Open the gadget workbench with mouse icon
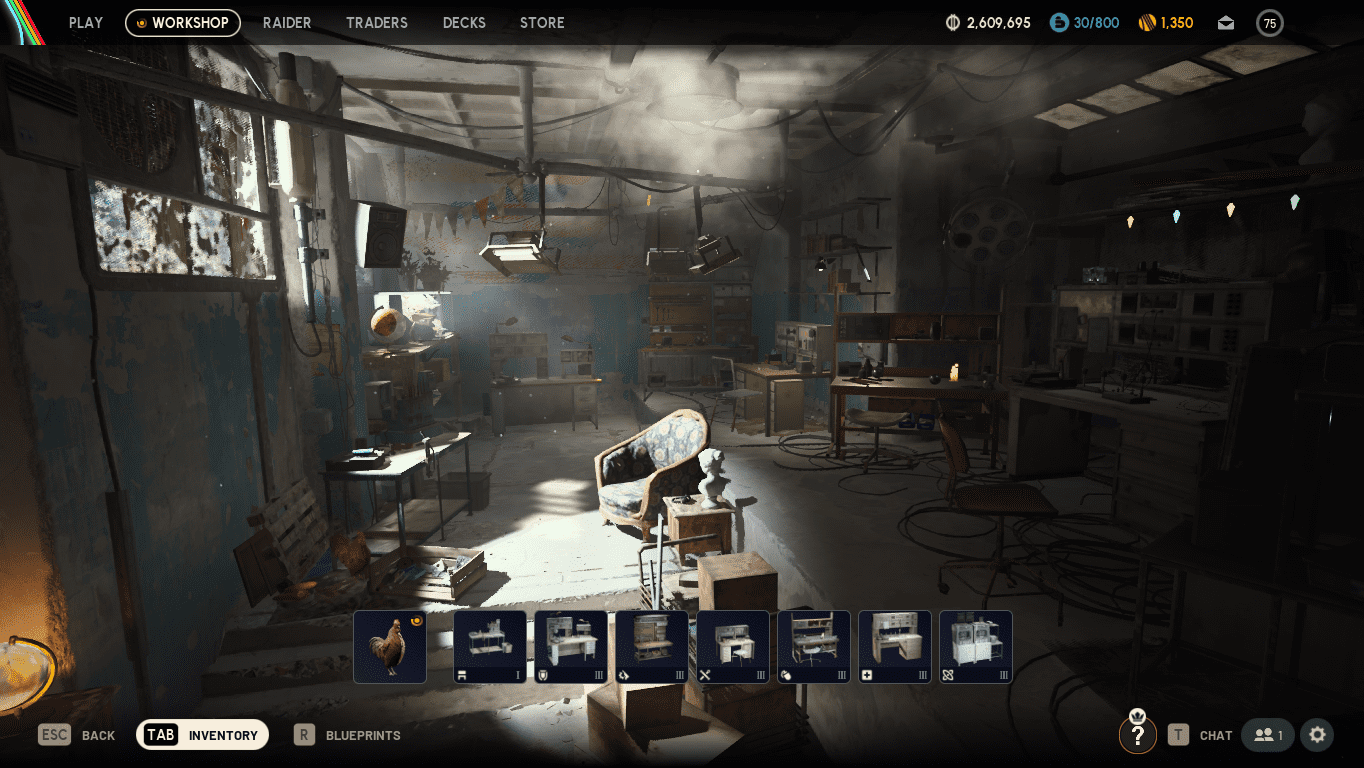 click(x=813, y=647)
